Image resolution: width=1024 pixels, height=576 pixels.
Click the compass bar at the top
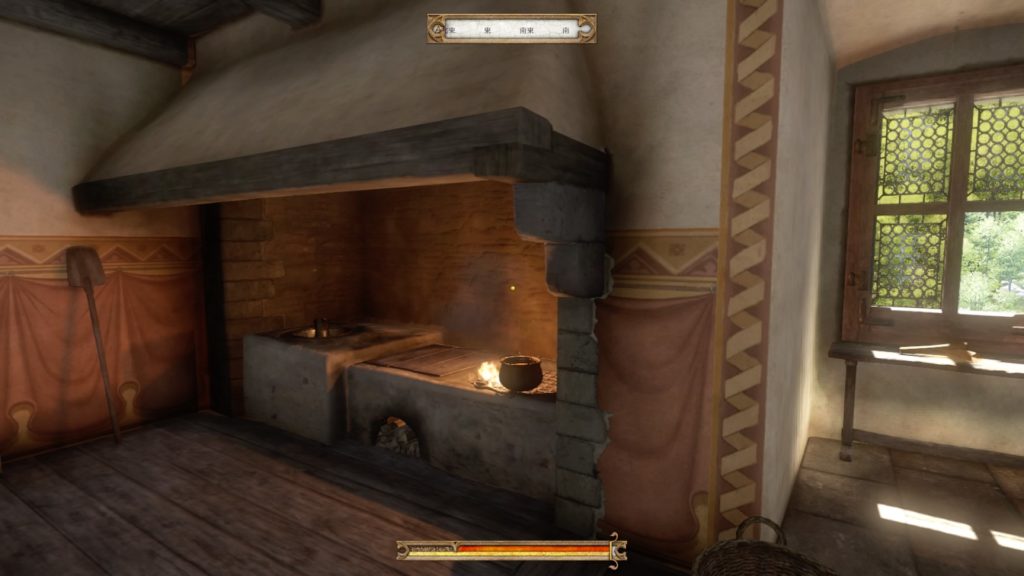click(x=511, y=28)
